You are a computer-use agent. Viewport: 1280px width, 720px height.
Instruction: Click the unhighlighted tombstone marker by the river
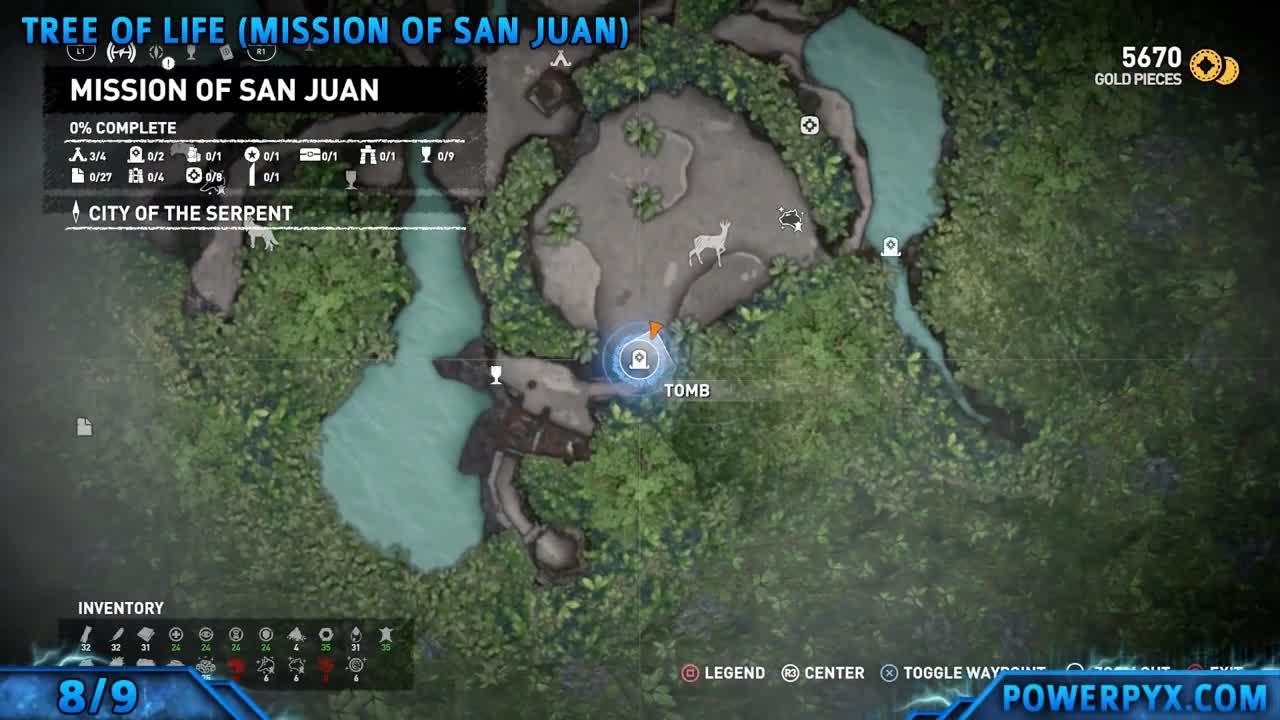pos(890,247)
